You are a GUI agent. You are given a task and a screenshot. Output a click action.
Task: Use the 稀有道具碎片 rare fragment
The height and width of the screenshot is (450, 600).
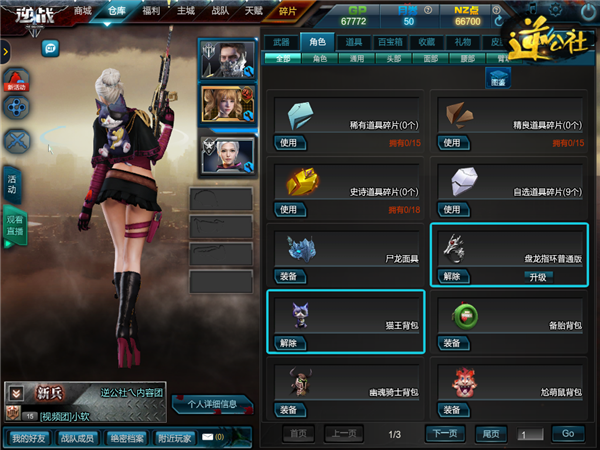click(288, 143)
